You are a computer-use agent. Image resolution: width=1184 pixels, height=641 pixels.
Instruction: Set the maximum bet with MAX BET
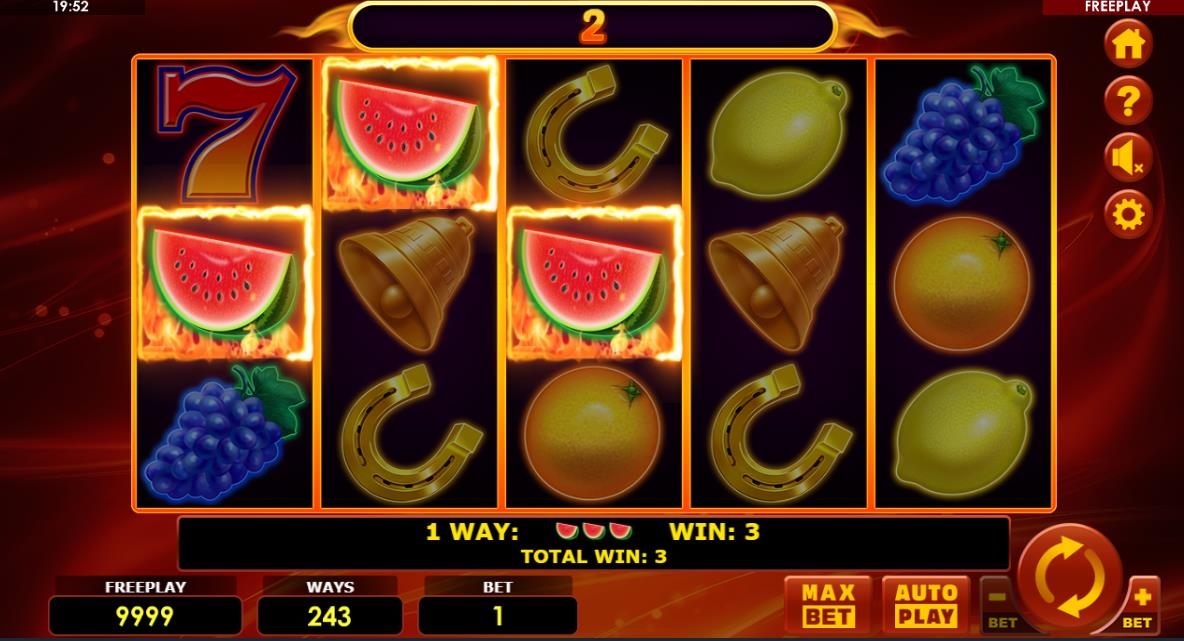(828, 604)
